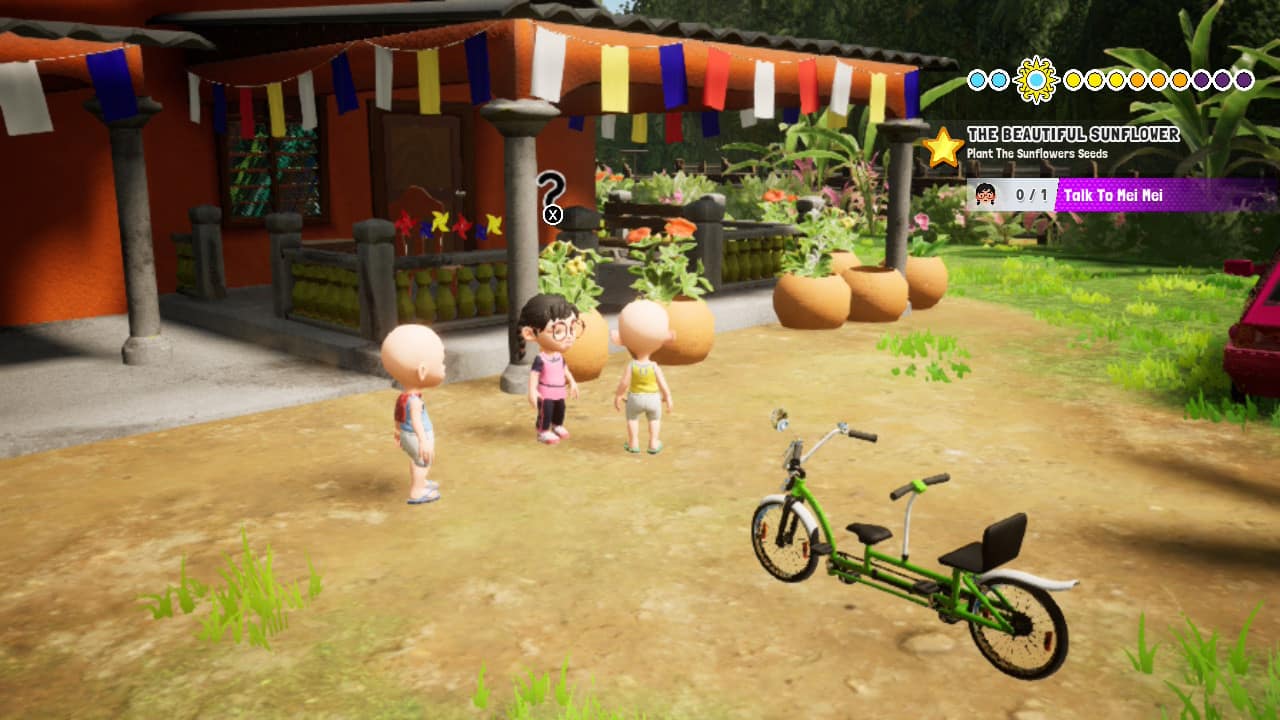Click the Plant The Sunflowers Seeds subtitle

(x=1038, y=153)
